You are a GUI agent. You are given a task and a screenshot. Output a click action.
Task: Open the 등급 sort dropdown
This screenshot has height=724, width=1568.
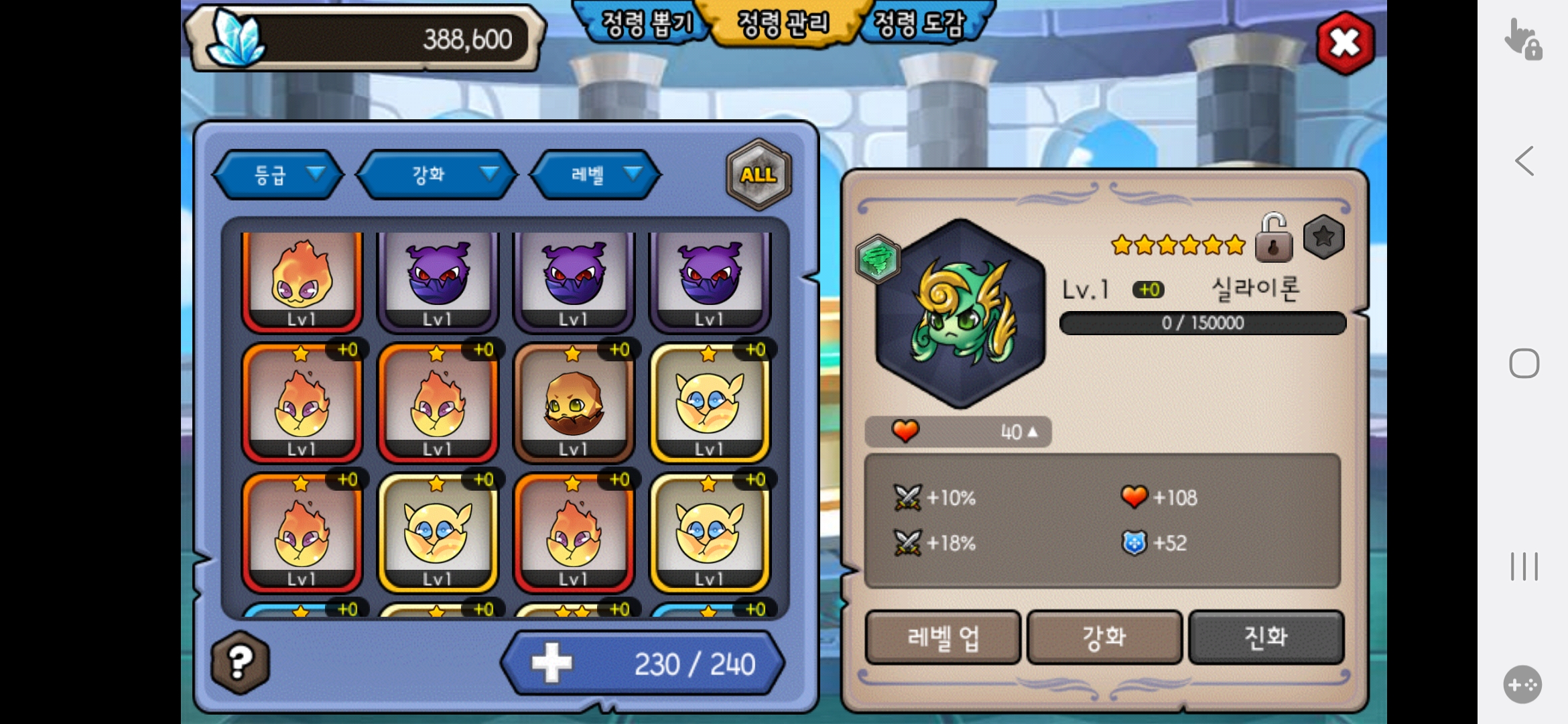278,175
